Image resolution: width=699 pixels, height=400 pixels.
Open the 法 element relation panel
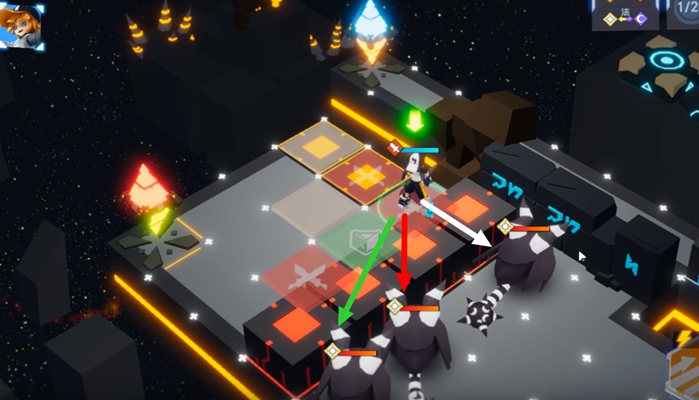[x=619, y=16]
